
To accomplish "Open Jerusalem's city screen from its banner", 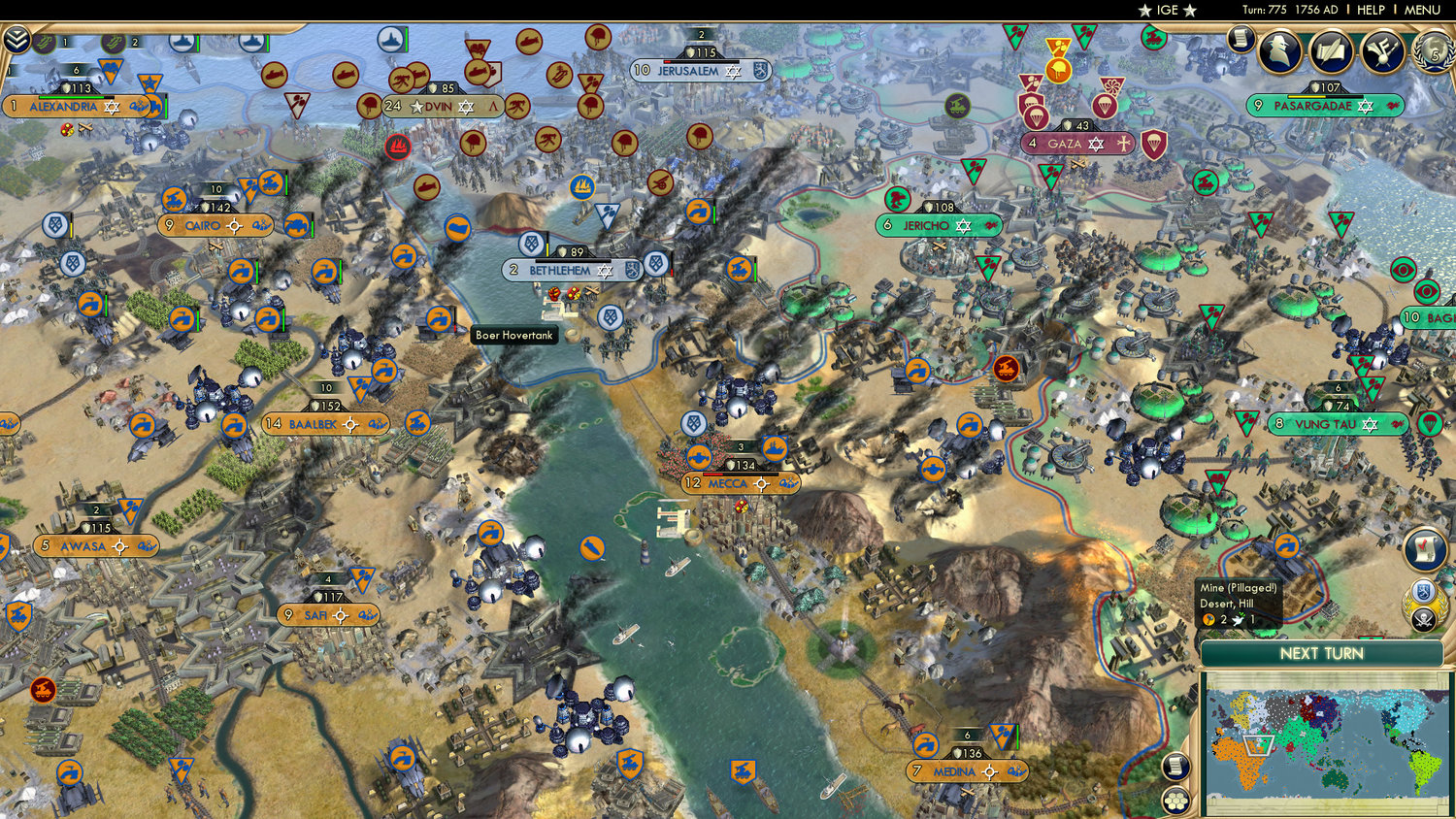I will click(x=685, y=70).
